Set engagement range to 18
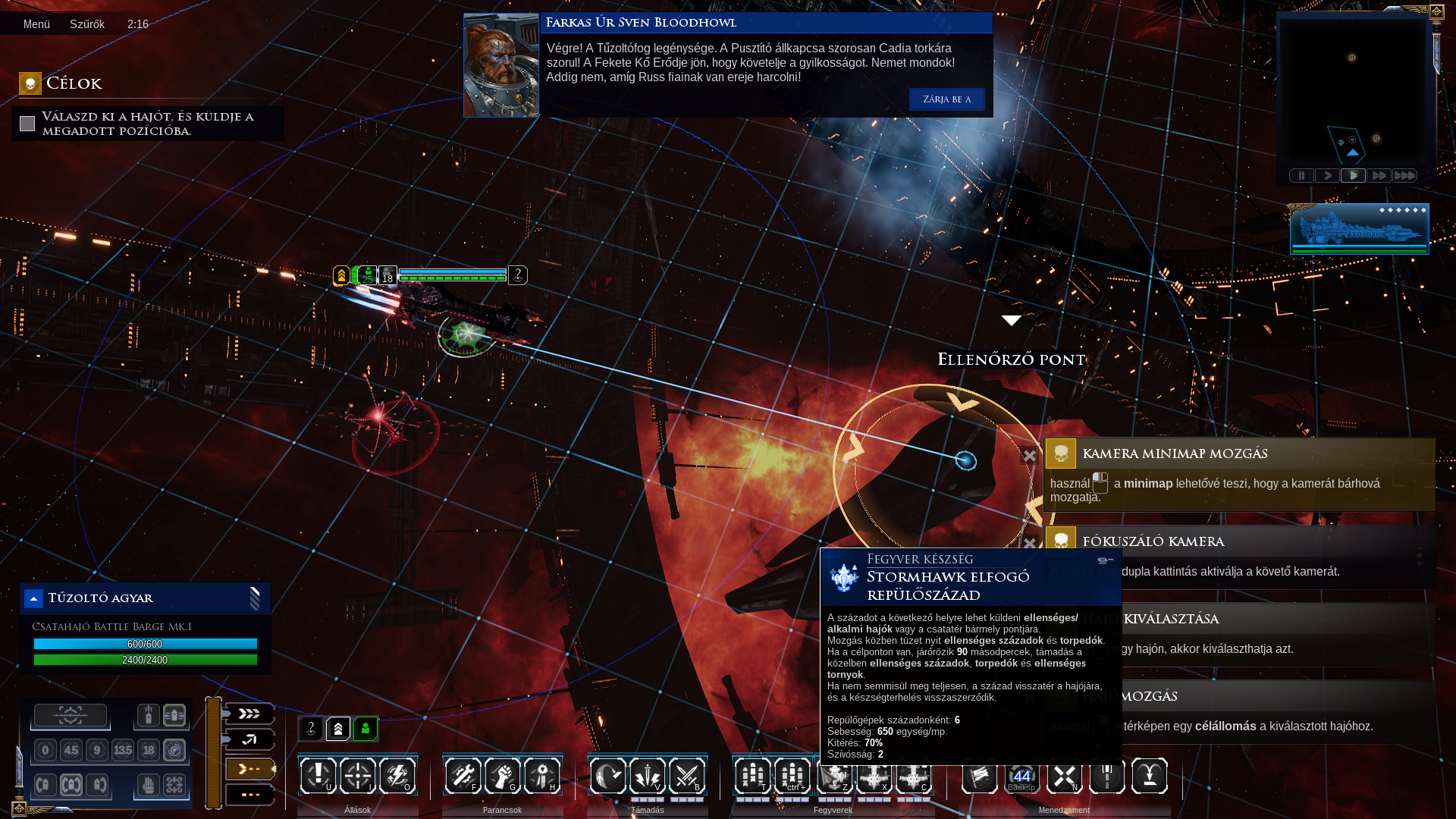The width and height of the screenshot is (1456, 819). tap(149, 751)
